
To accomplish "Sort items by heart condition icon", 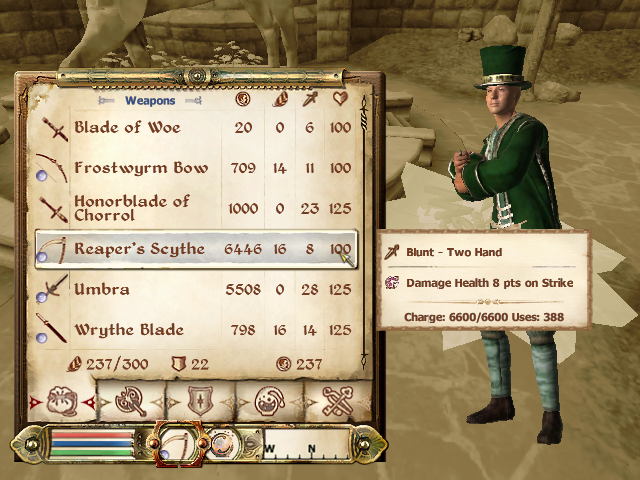I will coord(341,99).
